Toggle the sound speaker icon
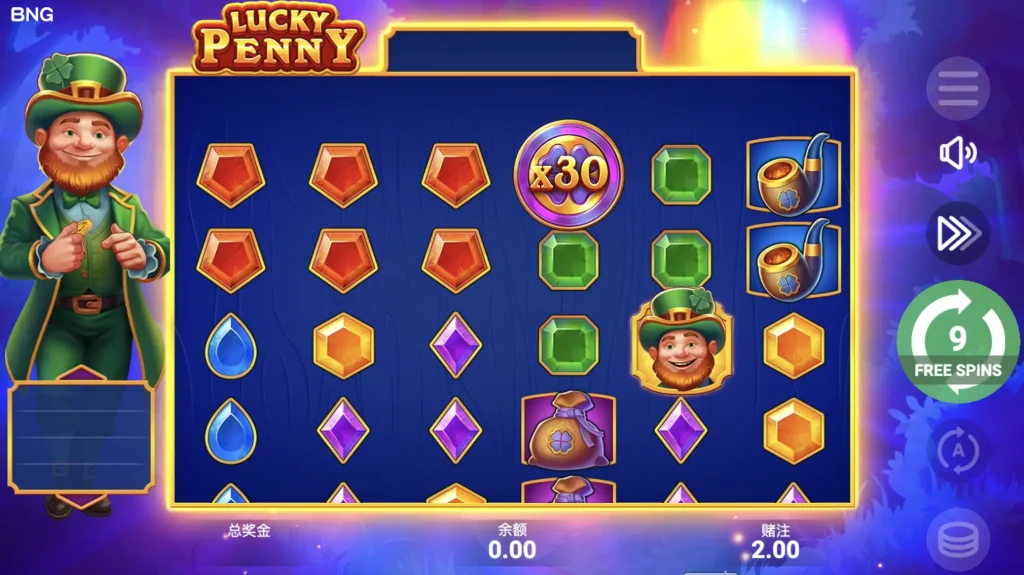Screen dimensions: 1024x575 [957, 153]
